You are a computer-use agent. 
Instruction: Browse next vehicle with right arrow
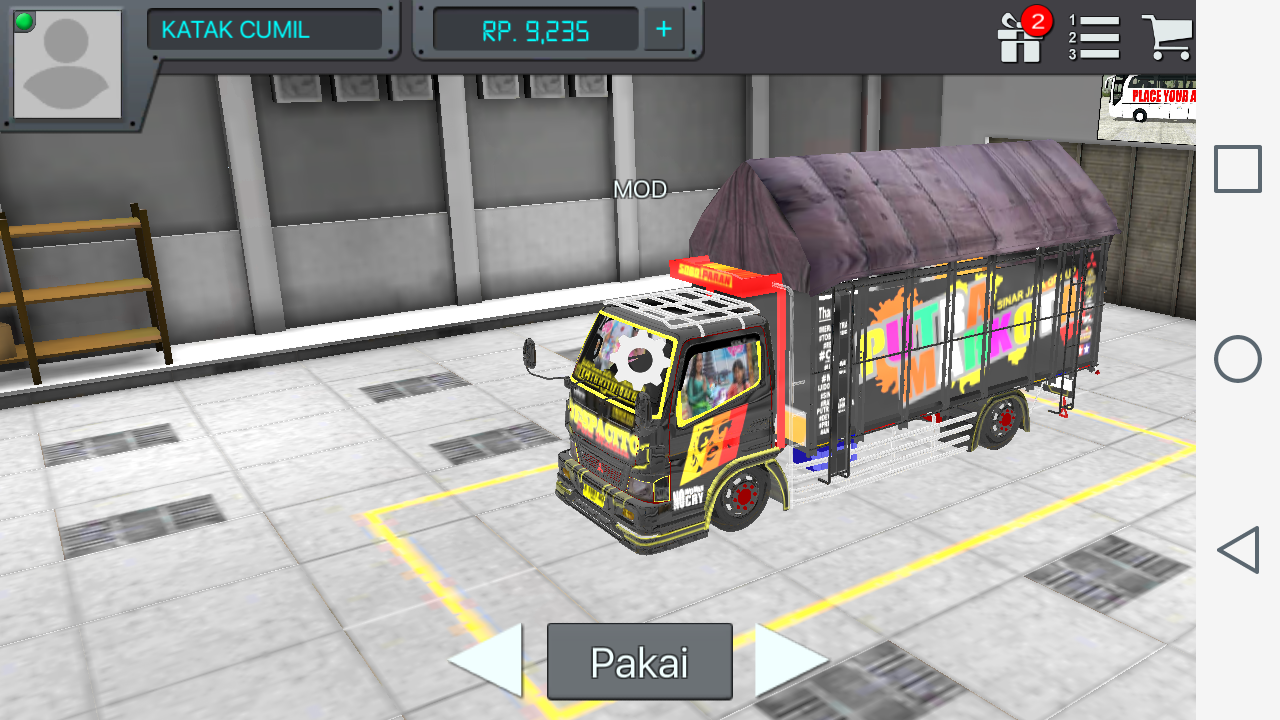click(782, 660)
